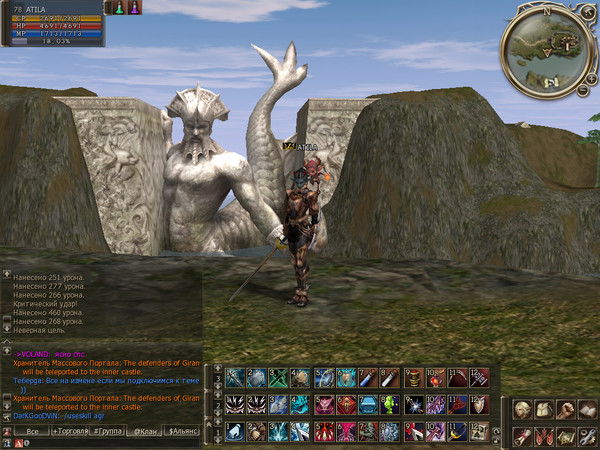Open the character head menu icon
Image resolution: width=600 pixels, height=450 pixels.
522,409
